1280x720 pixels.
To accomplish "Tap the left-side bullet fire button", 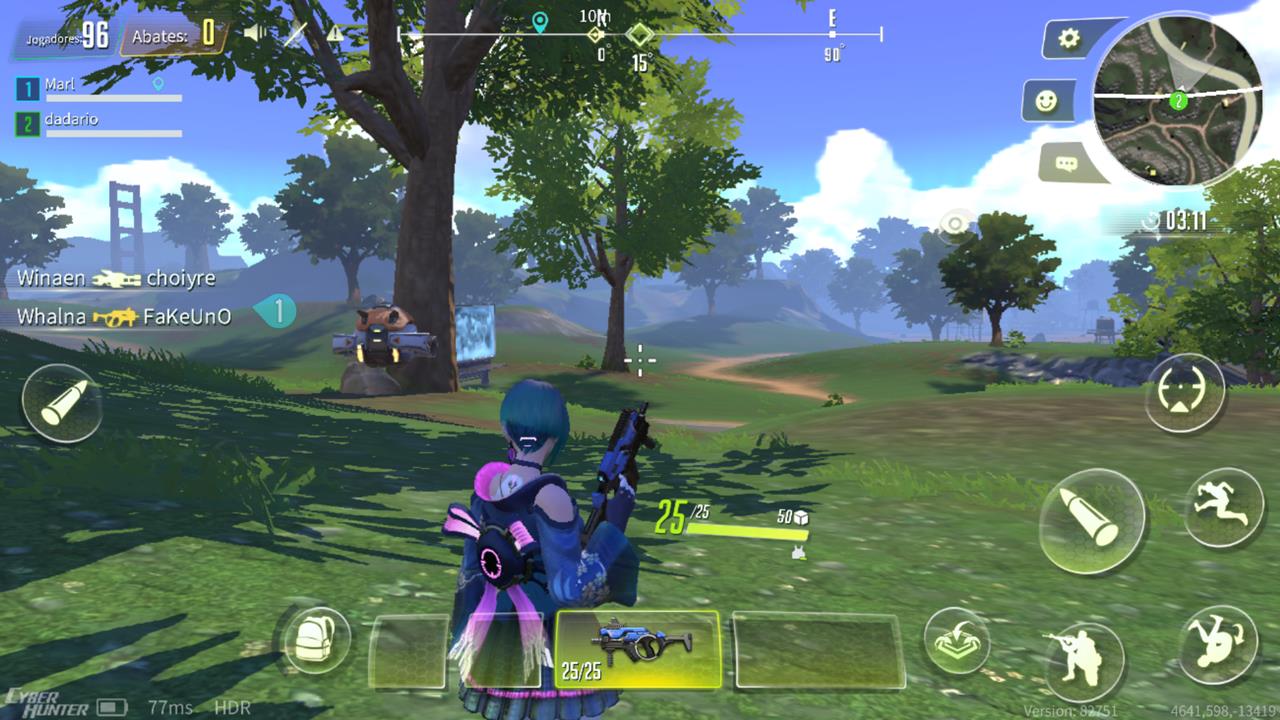I will 62,403.
